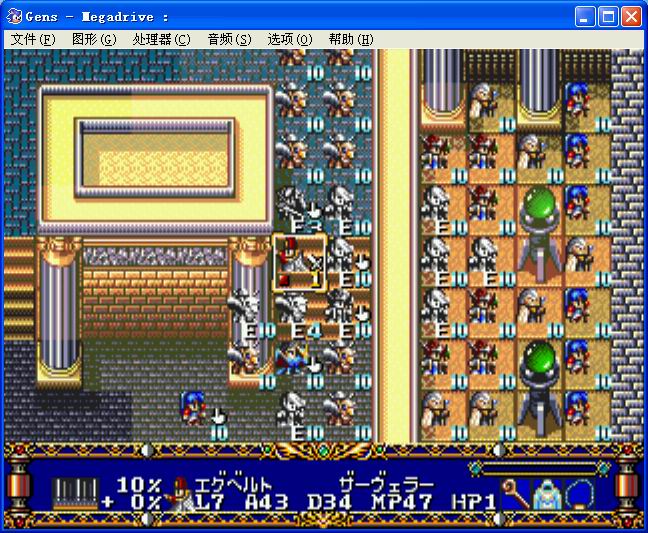Select the unit inside the yellow cursor frame
This screenshot has width=648, height=533.
(299, 263)
